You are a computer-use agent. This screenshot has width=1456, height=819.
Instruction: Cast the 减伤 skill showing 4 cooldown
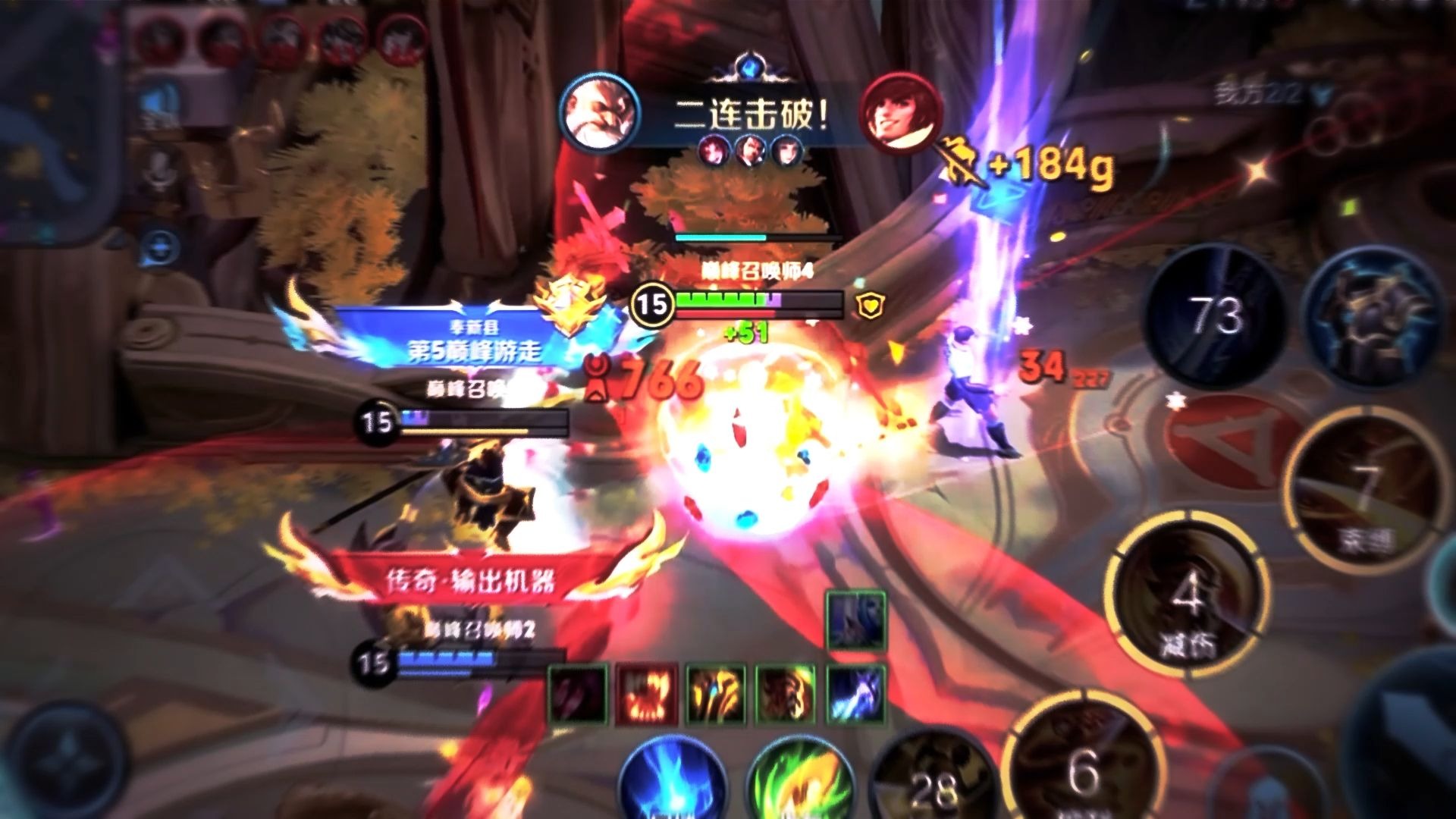click(x=1186, y=599)
